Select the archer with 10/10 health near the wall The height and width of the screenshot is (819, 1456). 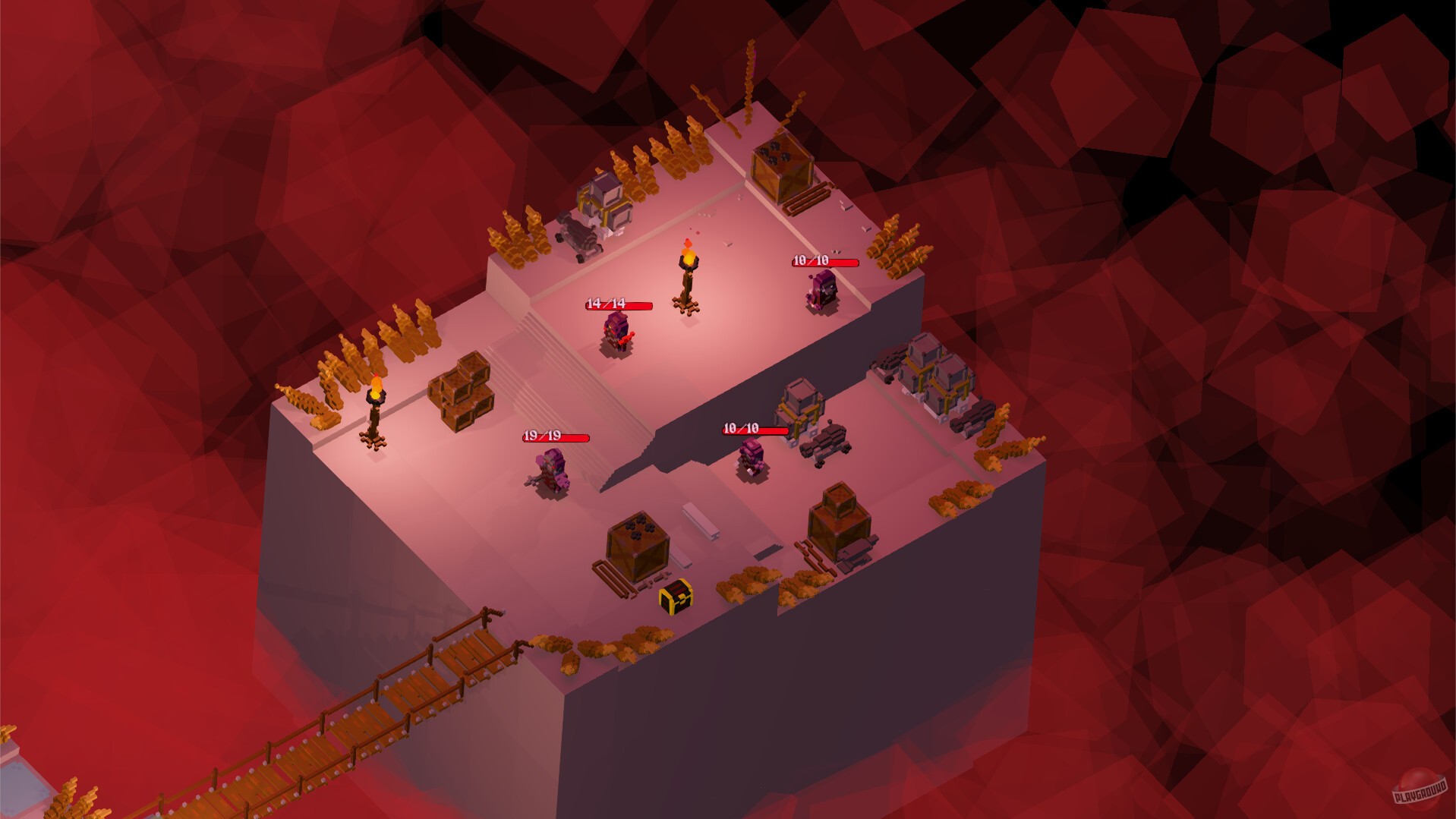pos(822,290)
